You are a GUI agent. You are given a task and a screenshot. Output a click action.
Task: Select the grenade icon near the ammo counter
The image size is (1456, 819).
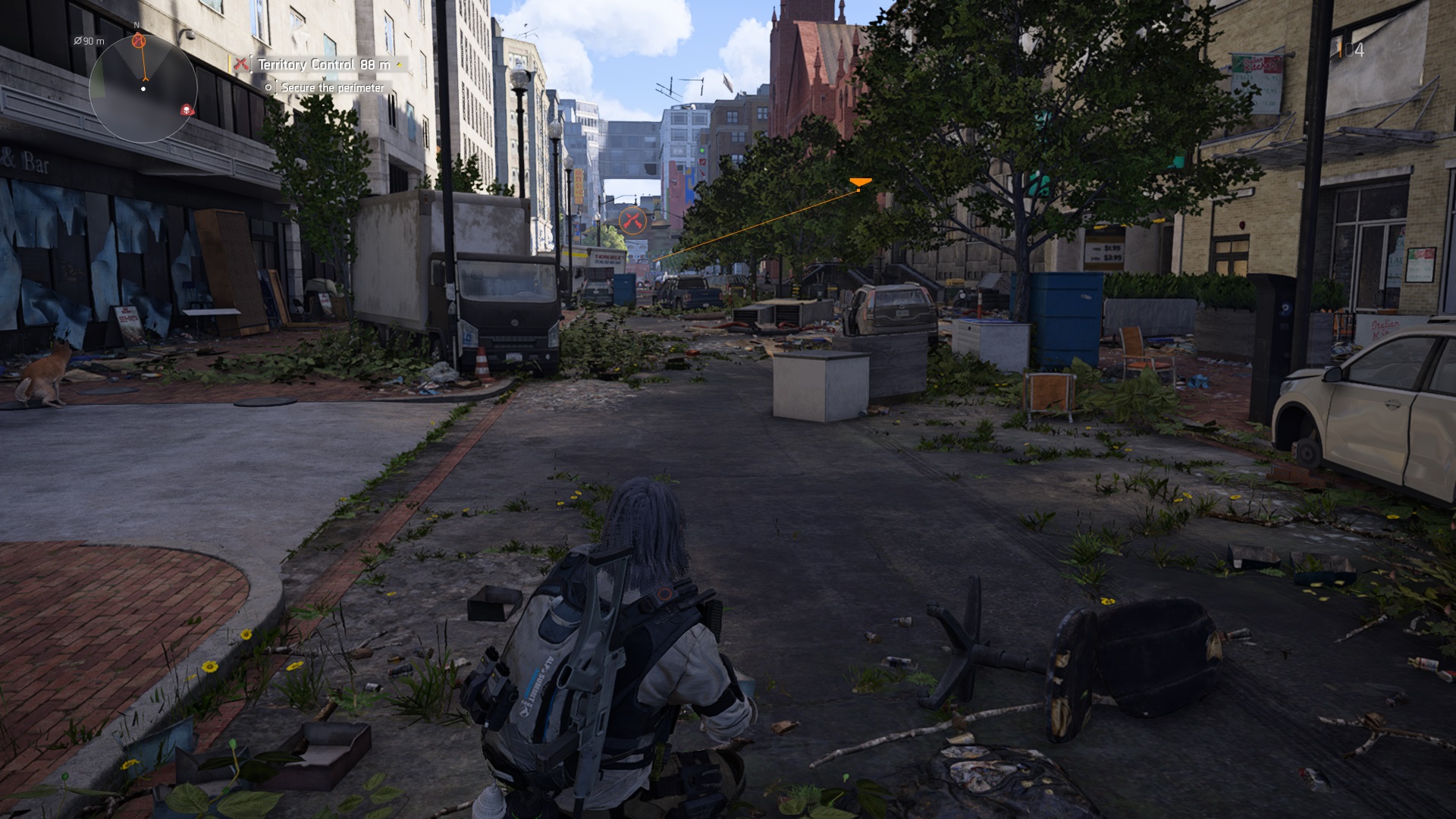[1339, 50]
